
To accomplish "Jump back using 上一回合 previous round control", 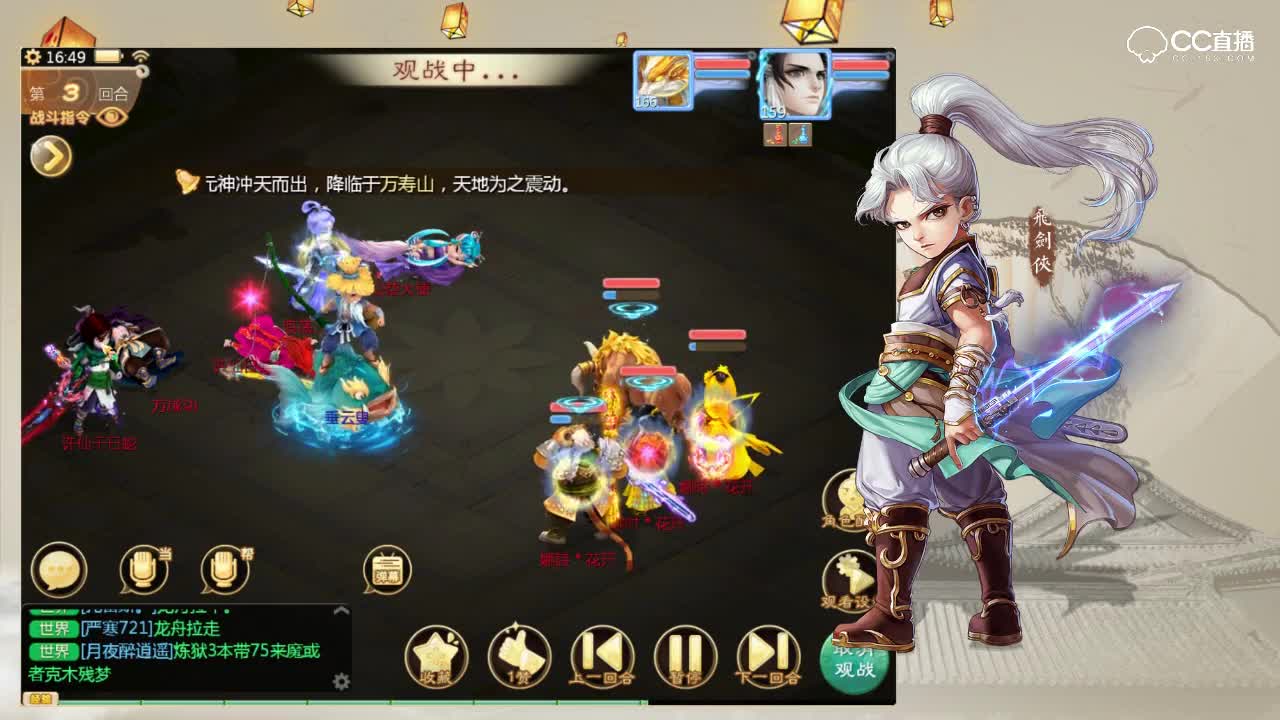I will (603, 655).
